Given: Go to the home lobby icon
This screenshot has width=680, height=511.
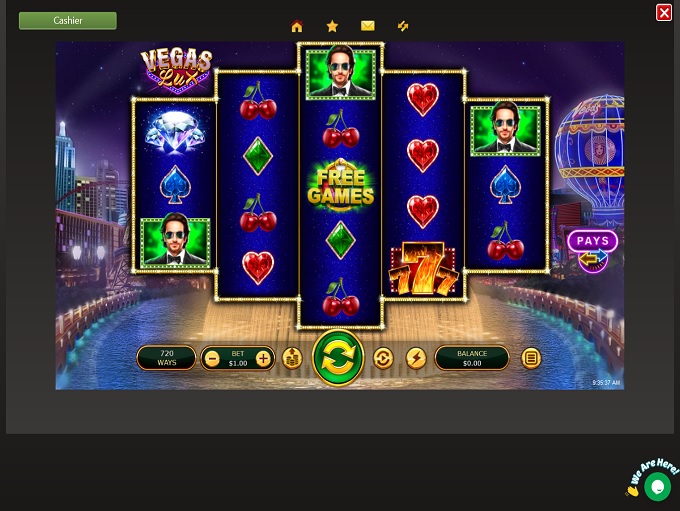Looking at the screenshot, I should click(297, 26).
